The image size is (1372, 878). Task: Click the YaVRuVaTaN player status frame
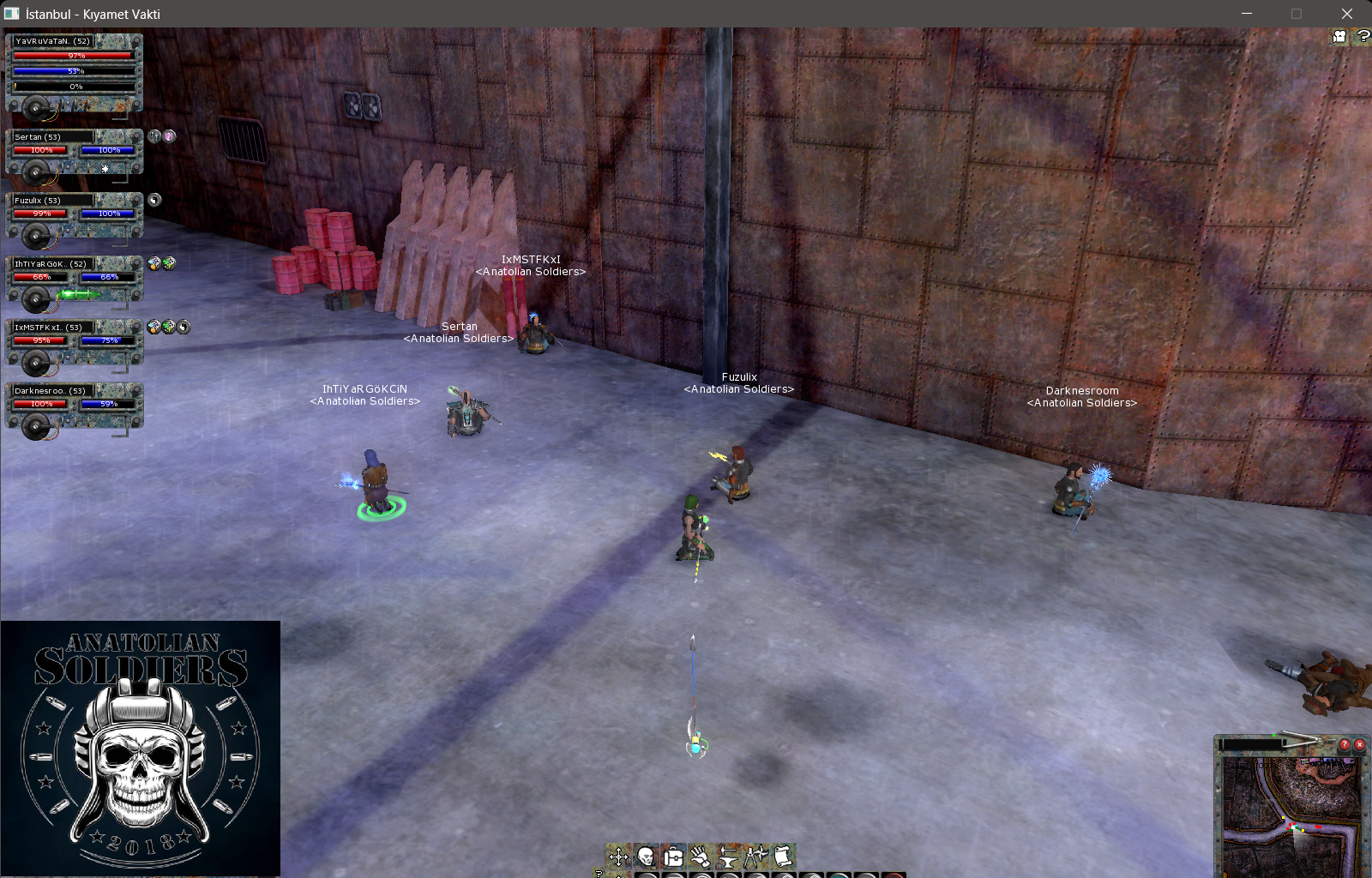(74, 72)
